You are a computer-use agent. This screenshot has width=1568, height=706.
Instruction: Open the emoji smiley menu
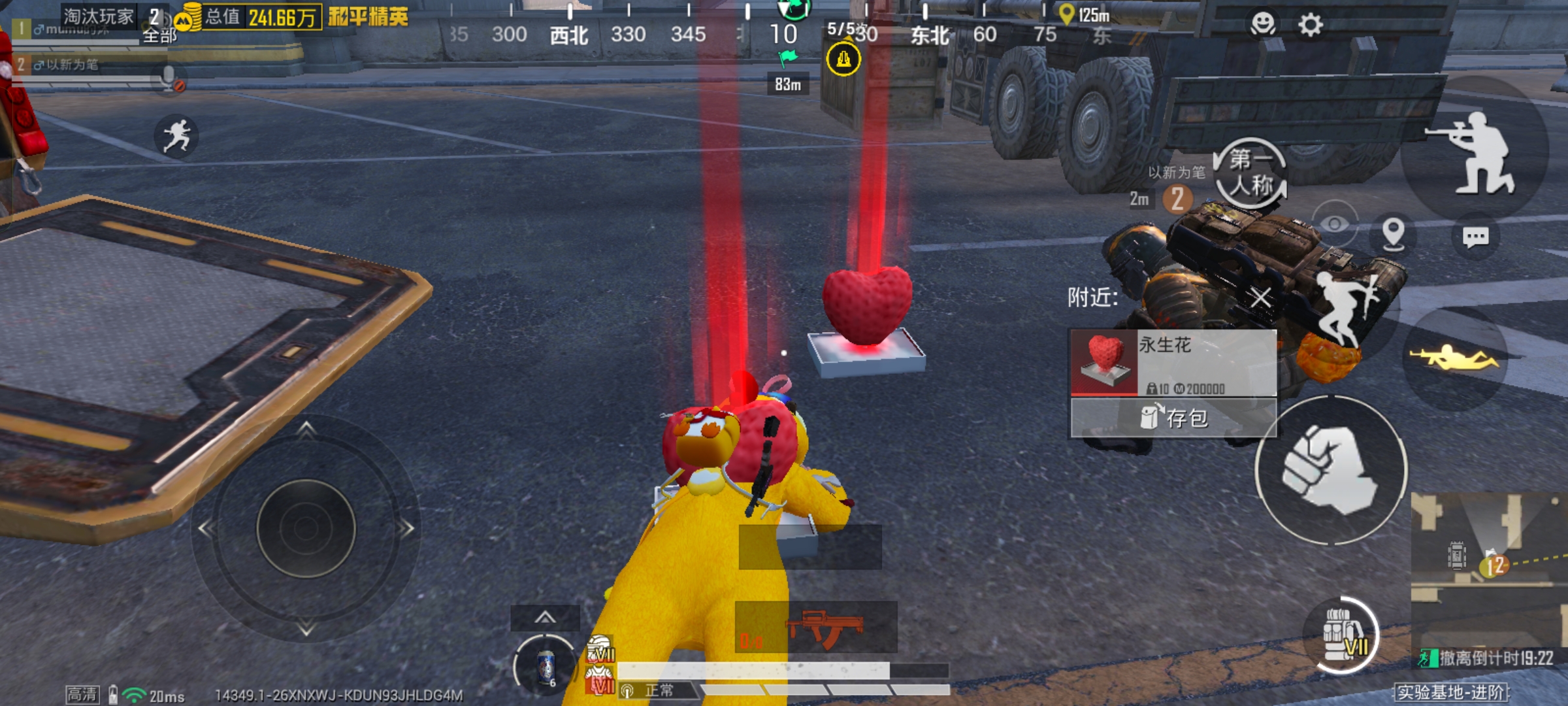pos(1262,24)
